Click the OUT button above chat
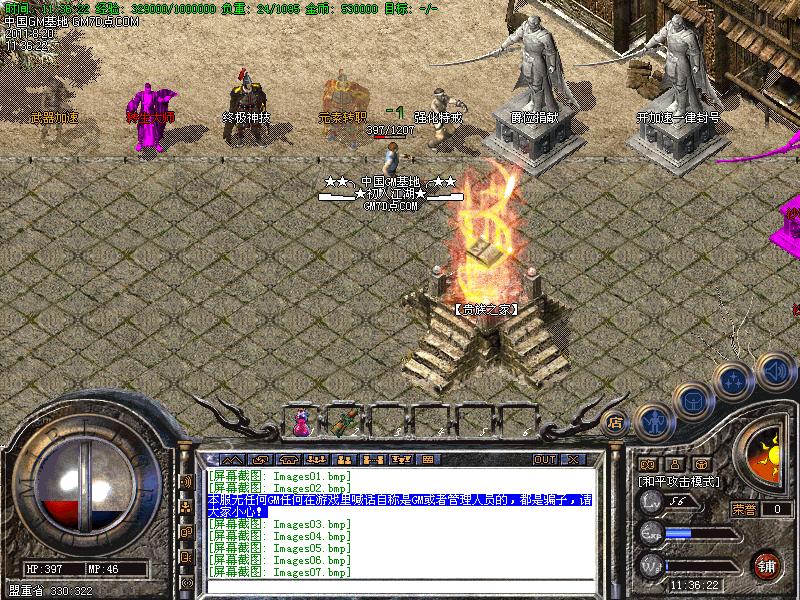The image size is (800, 600). 544,460
